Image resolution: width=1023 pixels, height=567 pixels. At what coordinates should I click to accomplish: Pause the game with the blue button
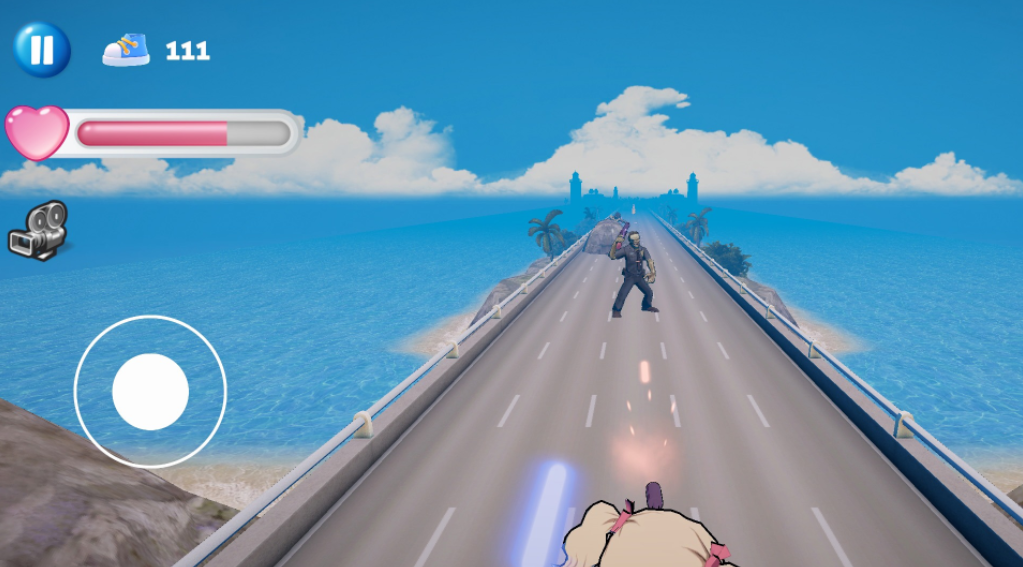42,49
